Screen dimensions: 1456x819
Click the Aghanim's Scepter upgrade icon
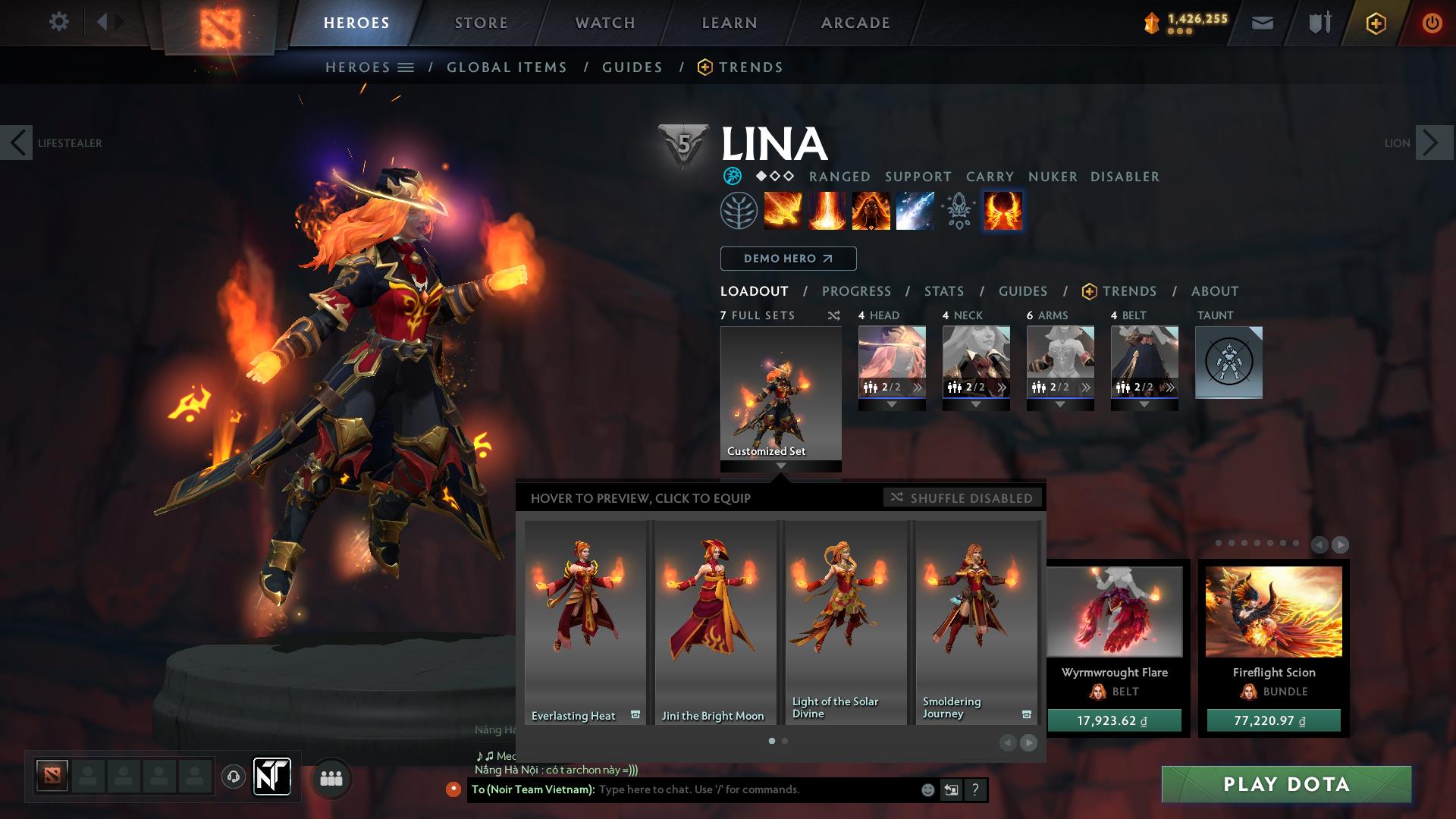pyautogui.click(x=958, y=211)
